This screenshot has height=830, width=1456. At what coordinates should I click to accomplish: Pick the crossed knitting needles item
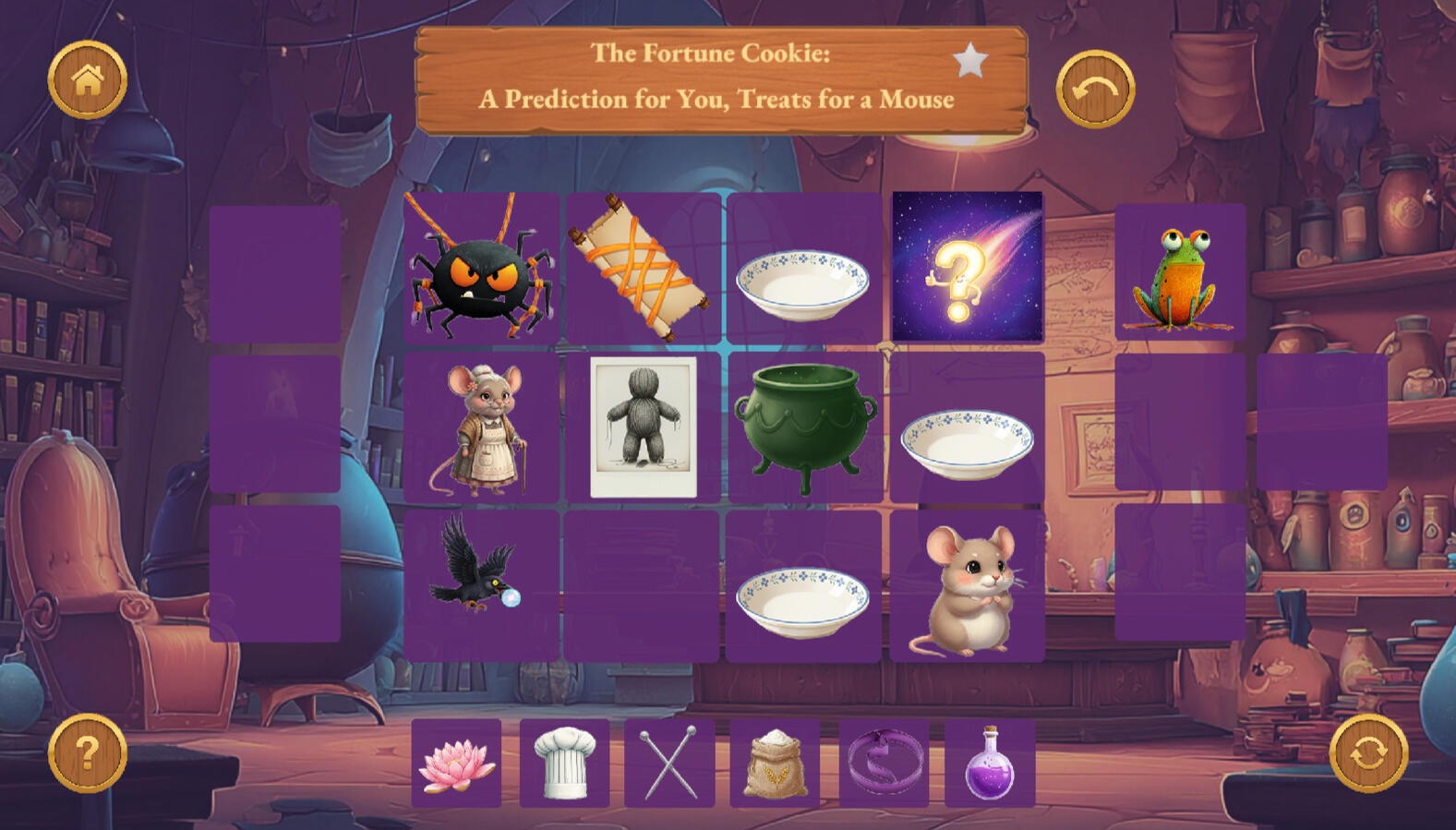tap(669, 764)
